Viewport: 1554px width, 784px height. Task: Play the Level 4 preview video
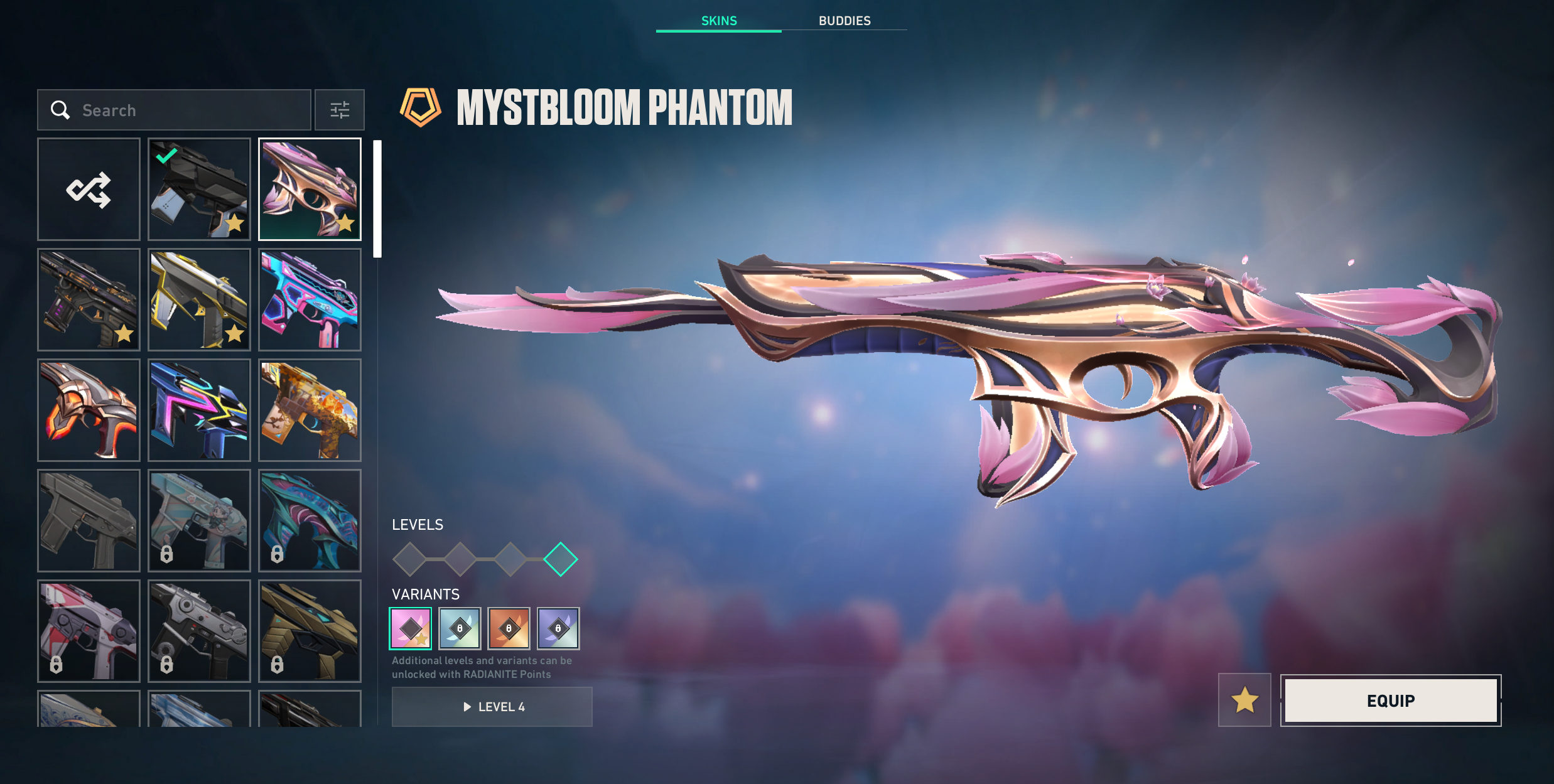(x=492, y=707)
